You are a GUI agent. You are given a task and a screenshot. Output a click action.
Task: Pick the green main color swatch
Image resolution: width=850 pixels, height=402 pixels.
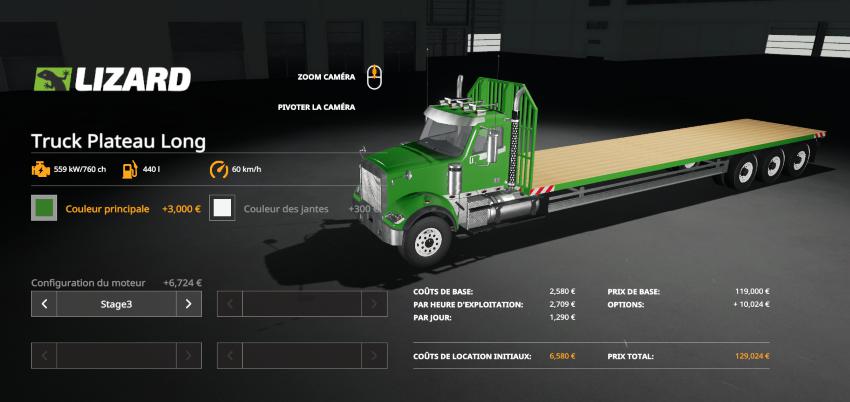[44, 209]
